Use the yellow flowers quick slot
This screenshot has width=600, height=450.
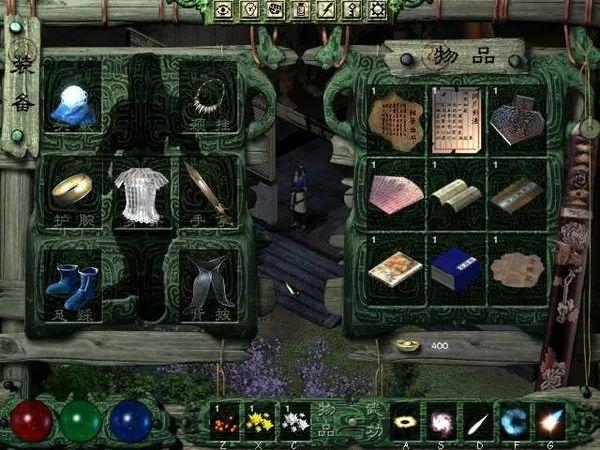coord(261,421)
